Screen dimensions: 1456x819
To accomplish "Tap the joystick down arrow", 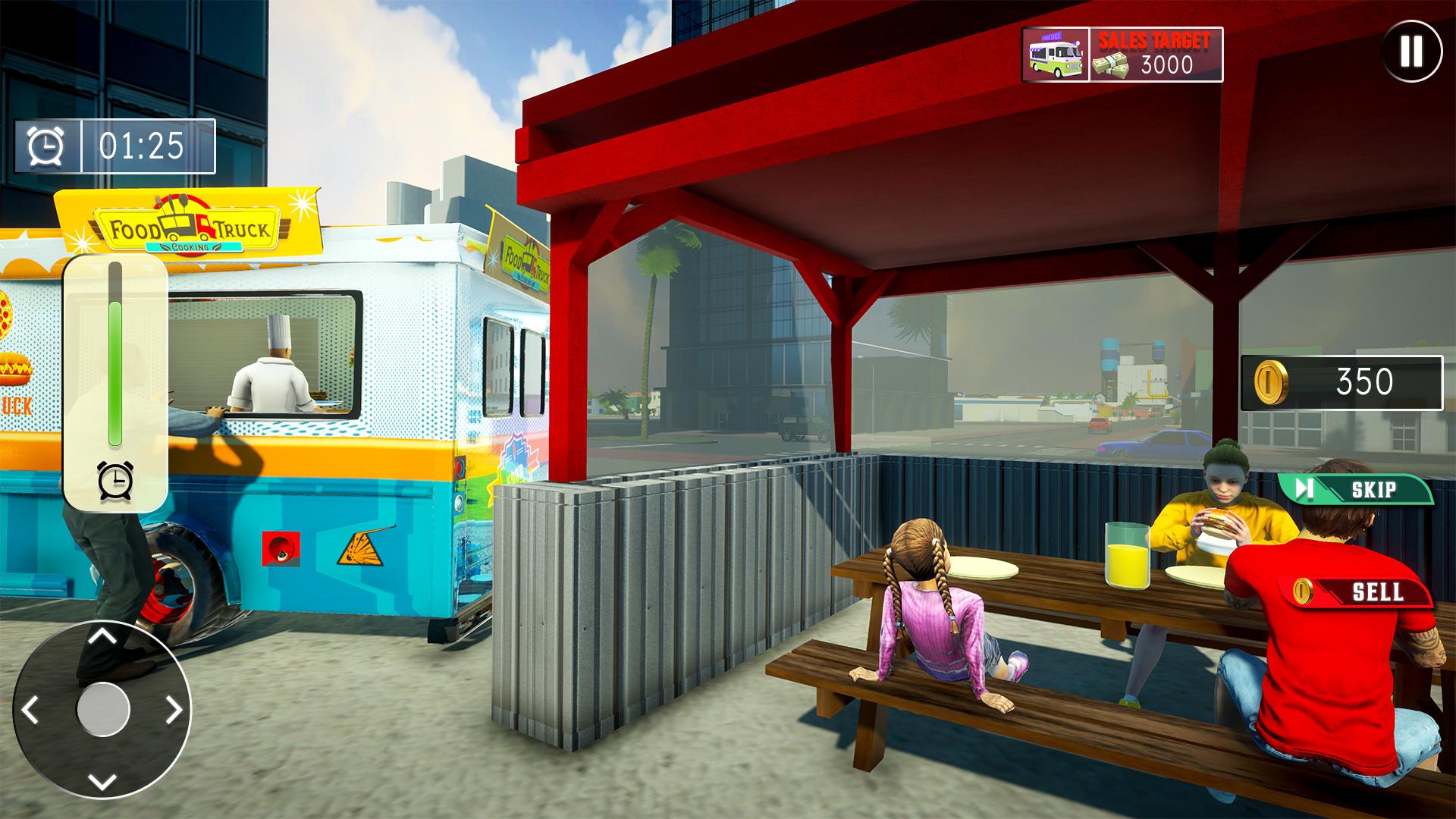I will (x=102, y=781).
